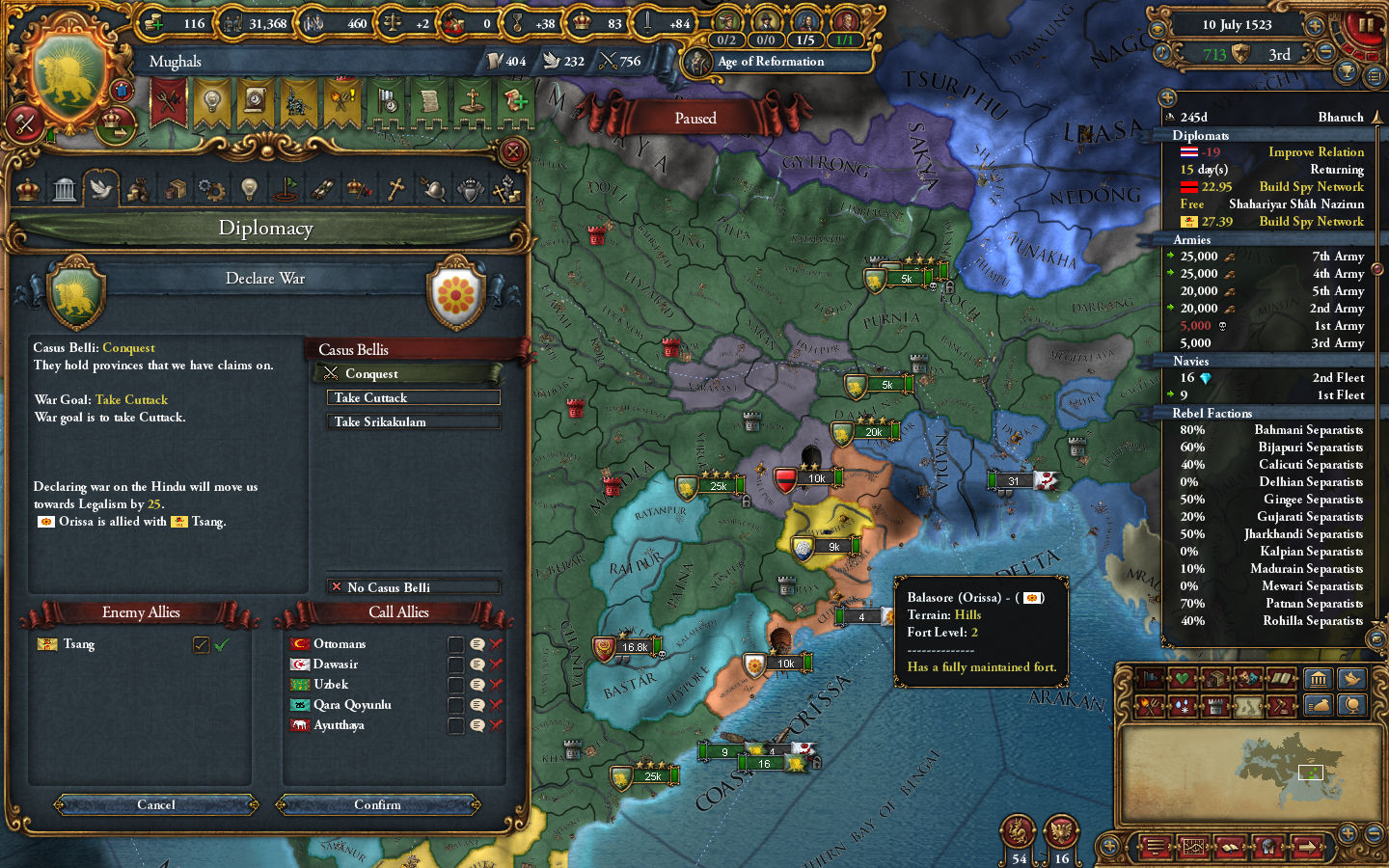Open the budget panel via the money bag icon
Image resolution: width=1389 pixels, height=868 pixels.
pyautogui.click(x=1317, y=705)
